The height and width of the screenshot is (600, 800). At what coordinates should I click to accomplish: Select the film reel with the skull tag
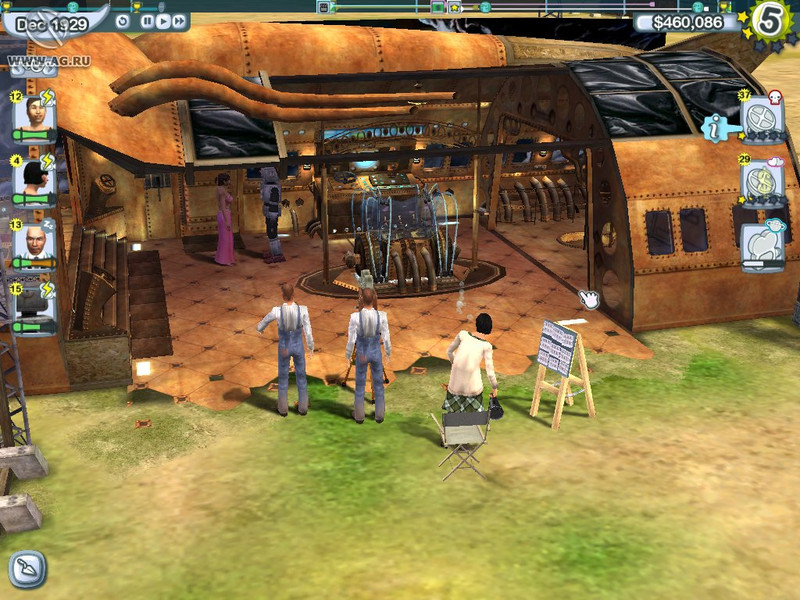[x=761, y=121]
